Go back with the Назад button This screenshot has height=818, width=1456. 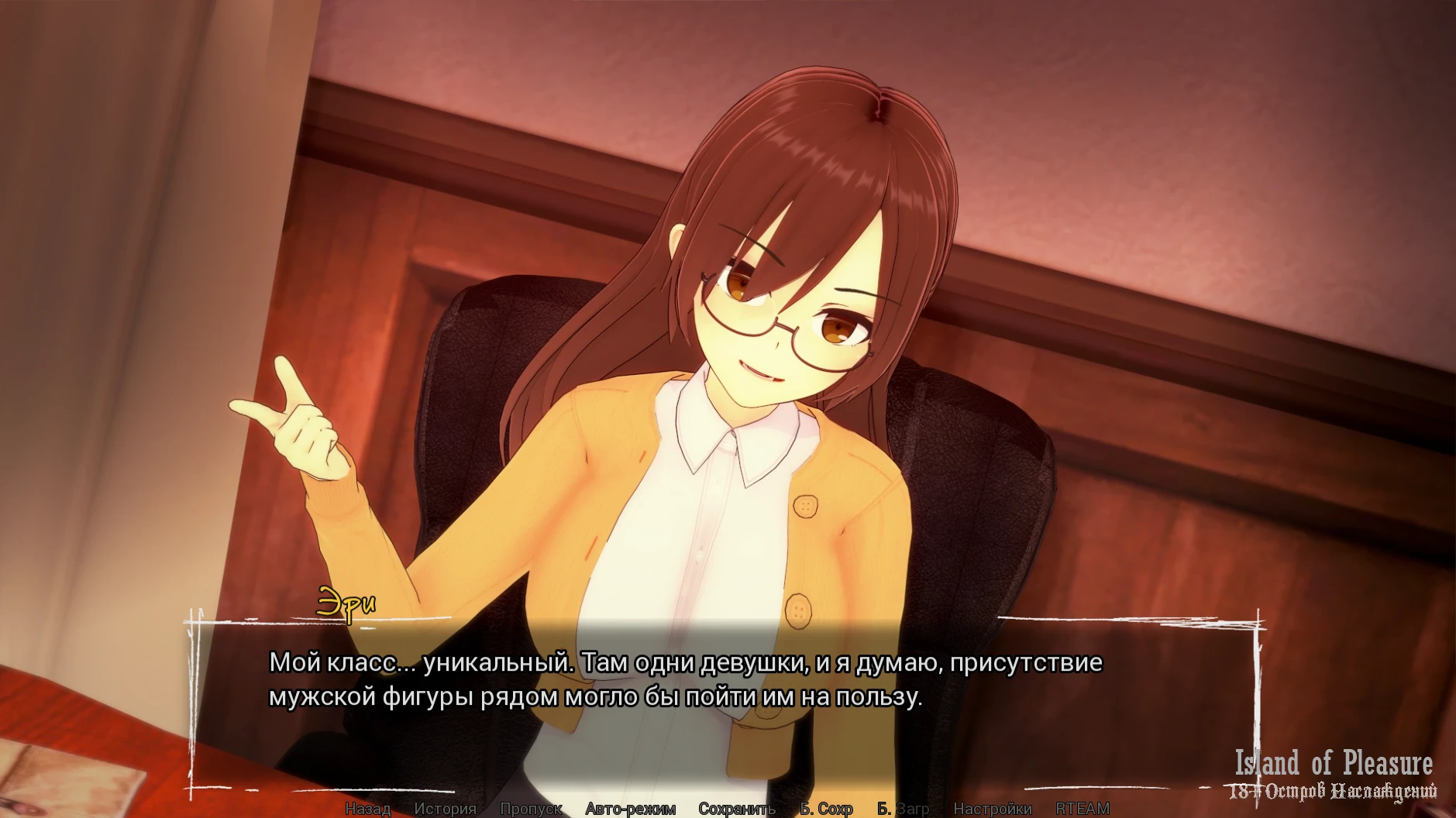(367, 809)
